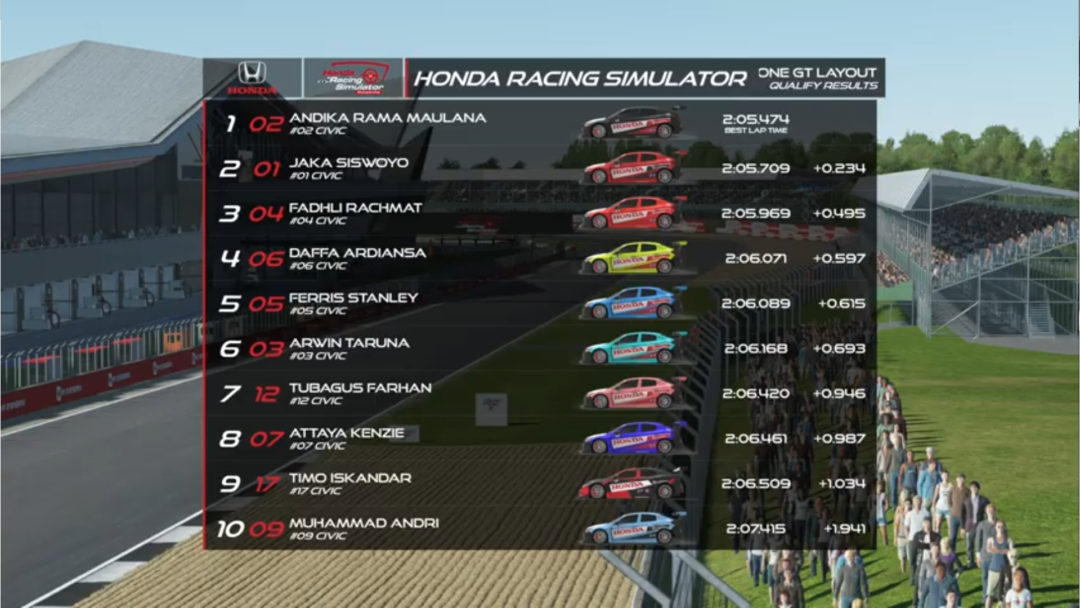Click the Daffa Ardiansa qualifying entry
1080x608 pixels.
540,258
